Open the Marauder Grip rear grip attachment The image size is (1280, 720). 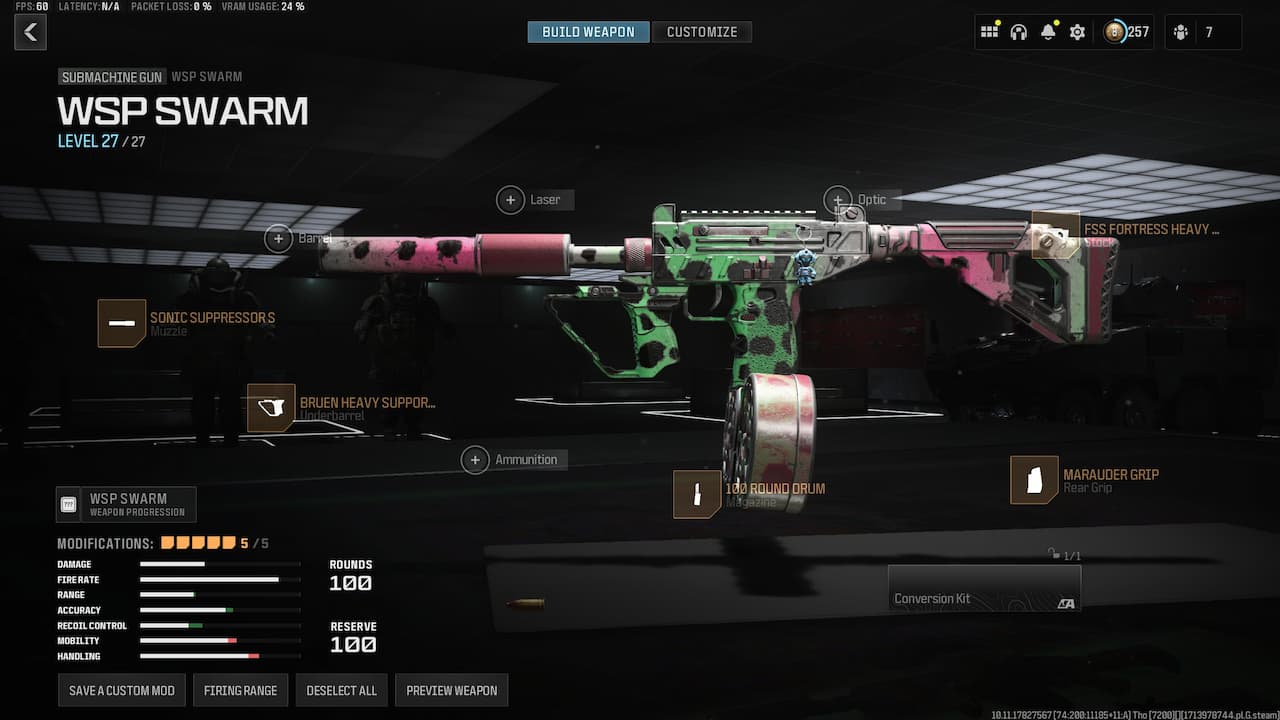point(1034,479)
